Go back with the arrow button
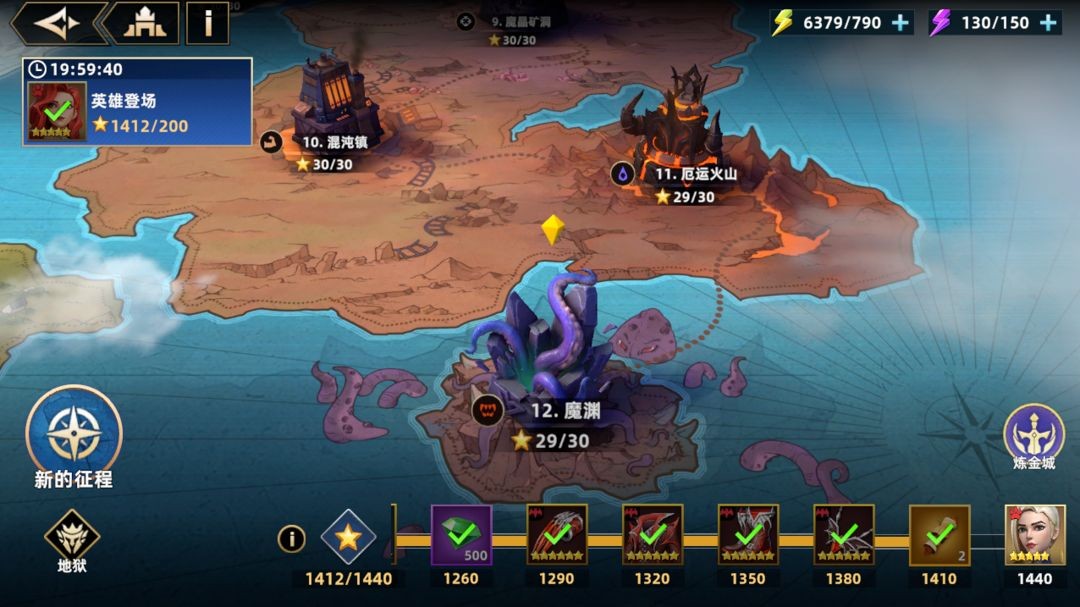Viewport: 1080px width, 607px height. click(x=56, y=23)
